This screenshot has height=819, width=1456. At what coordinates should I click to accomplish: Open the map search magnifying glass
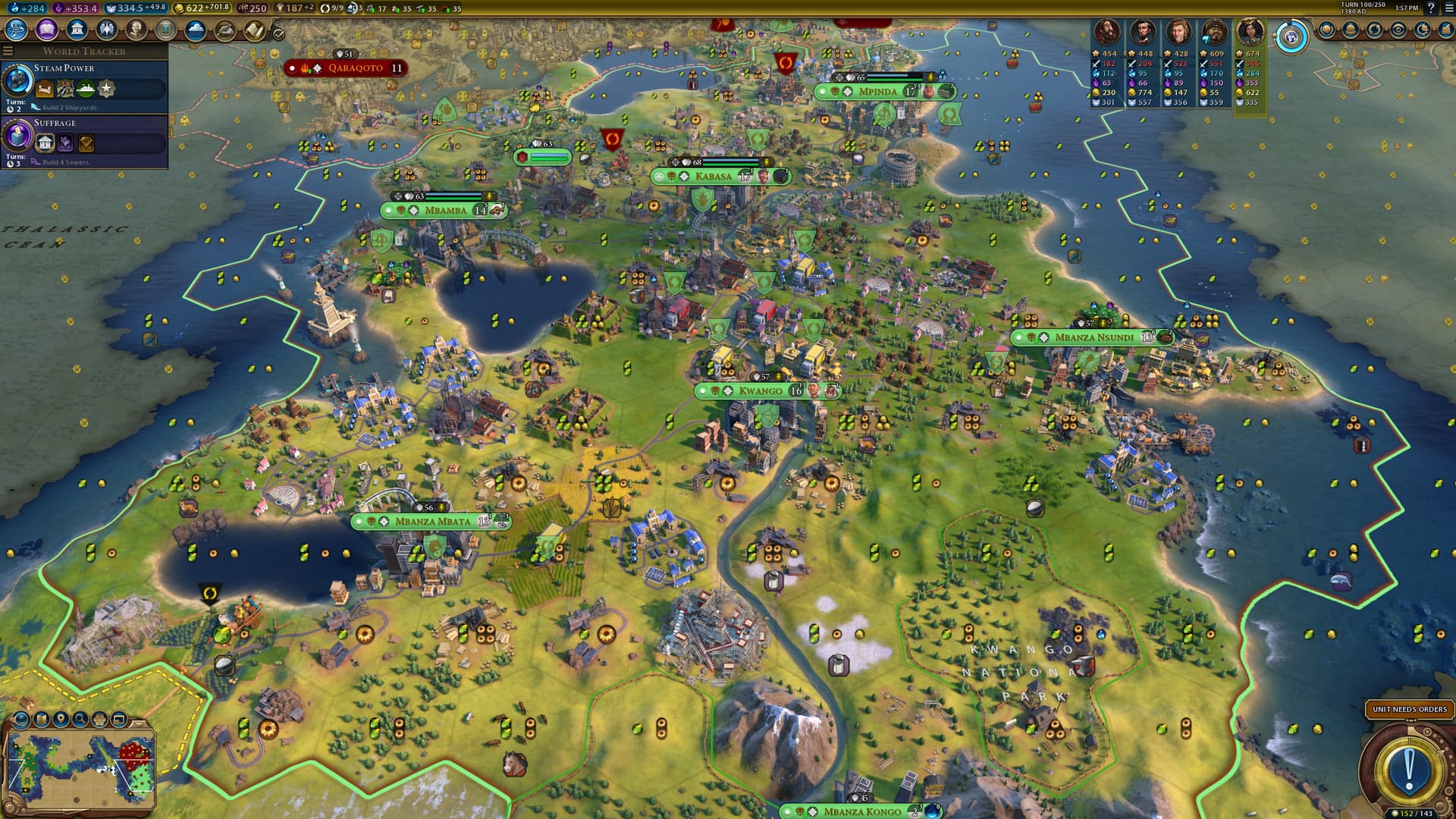80,718
